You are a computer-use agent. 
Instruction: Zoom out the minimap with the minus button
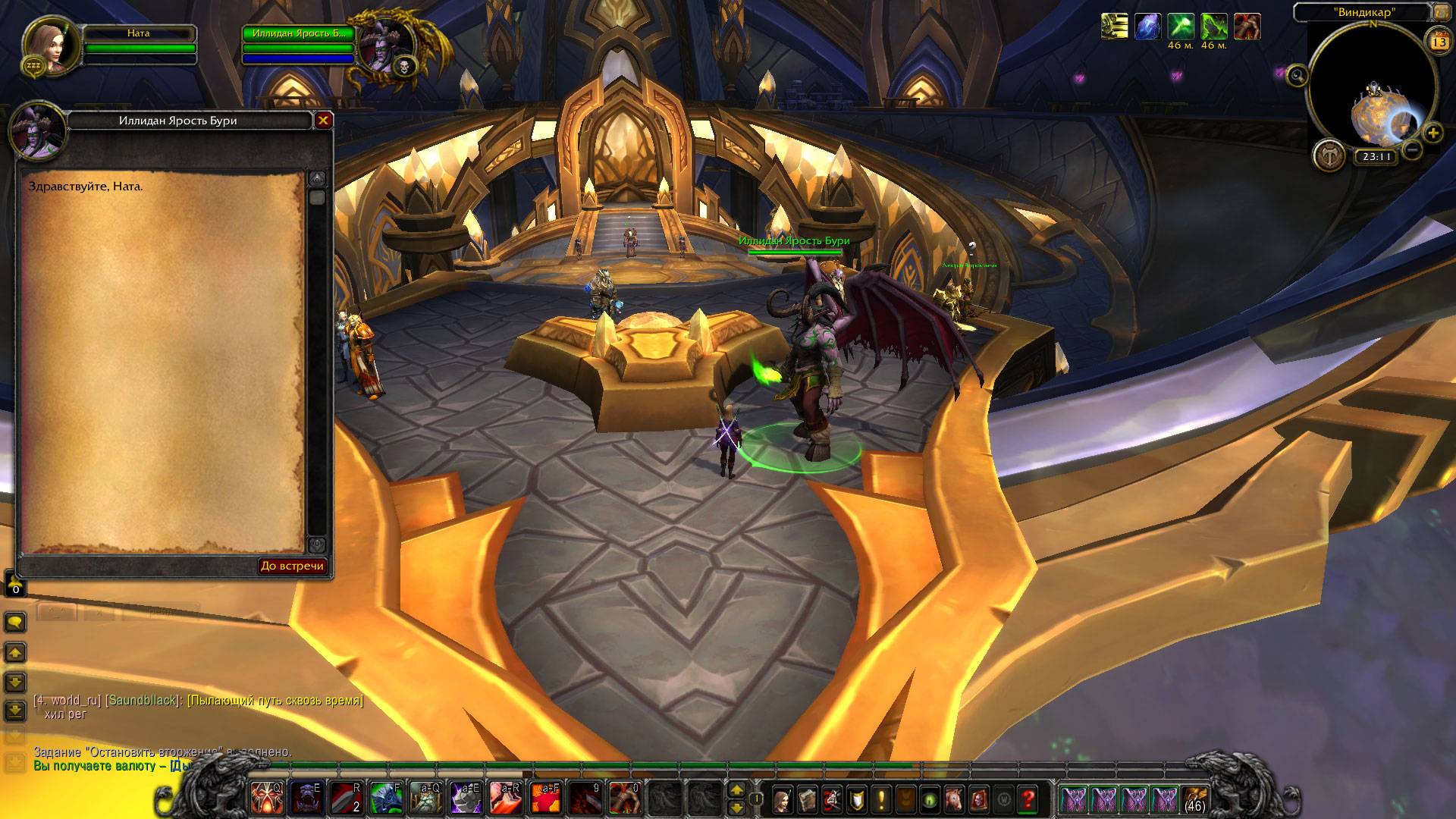1411,149
